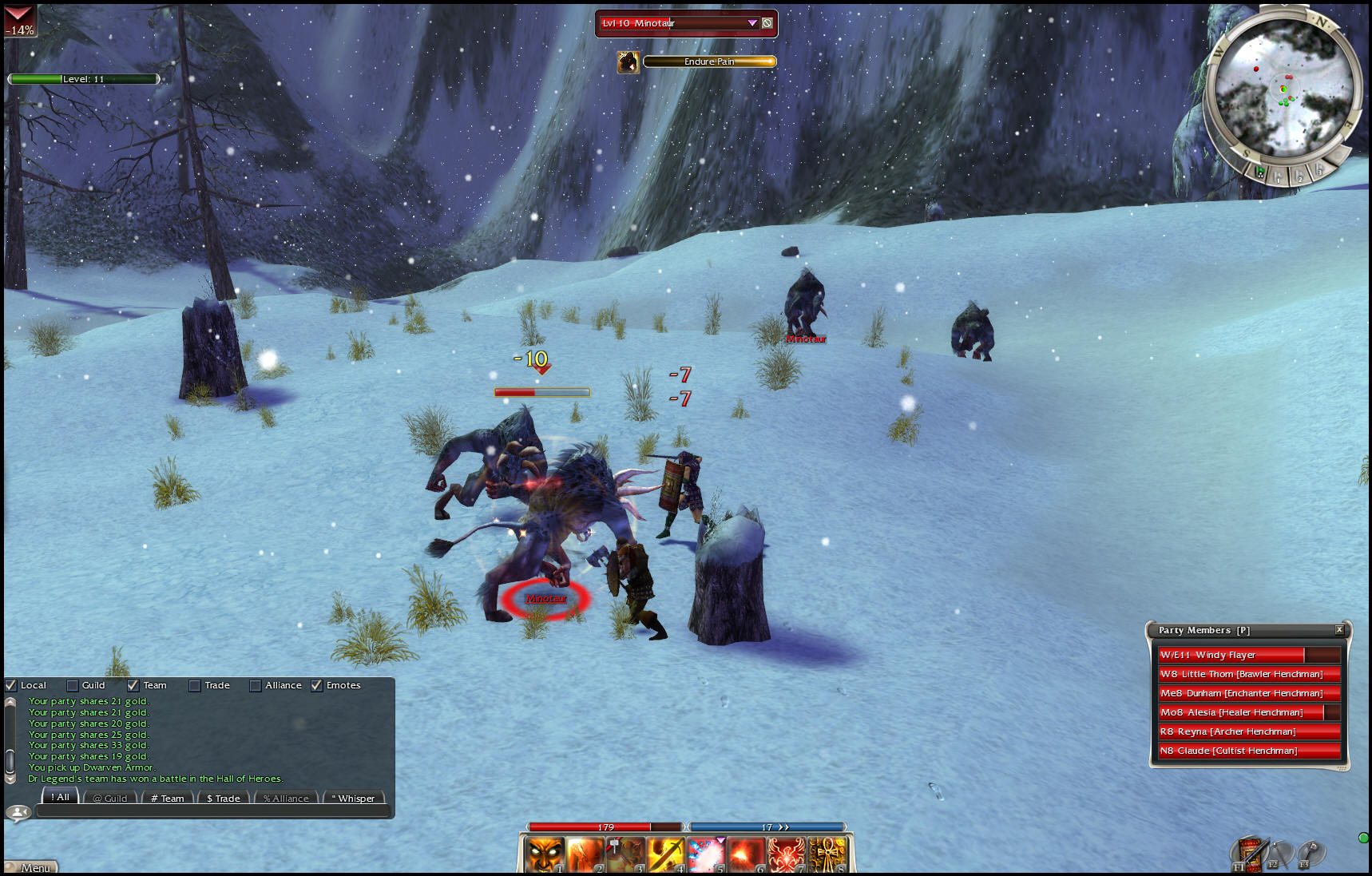Enable the Guild chat channel checkbox

tap(73, 685)
